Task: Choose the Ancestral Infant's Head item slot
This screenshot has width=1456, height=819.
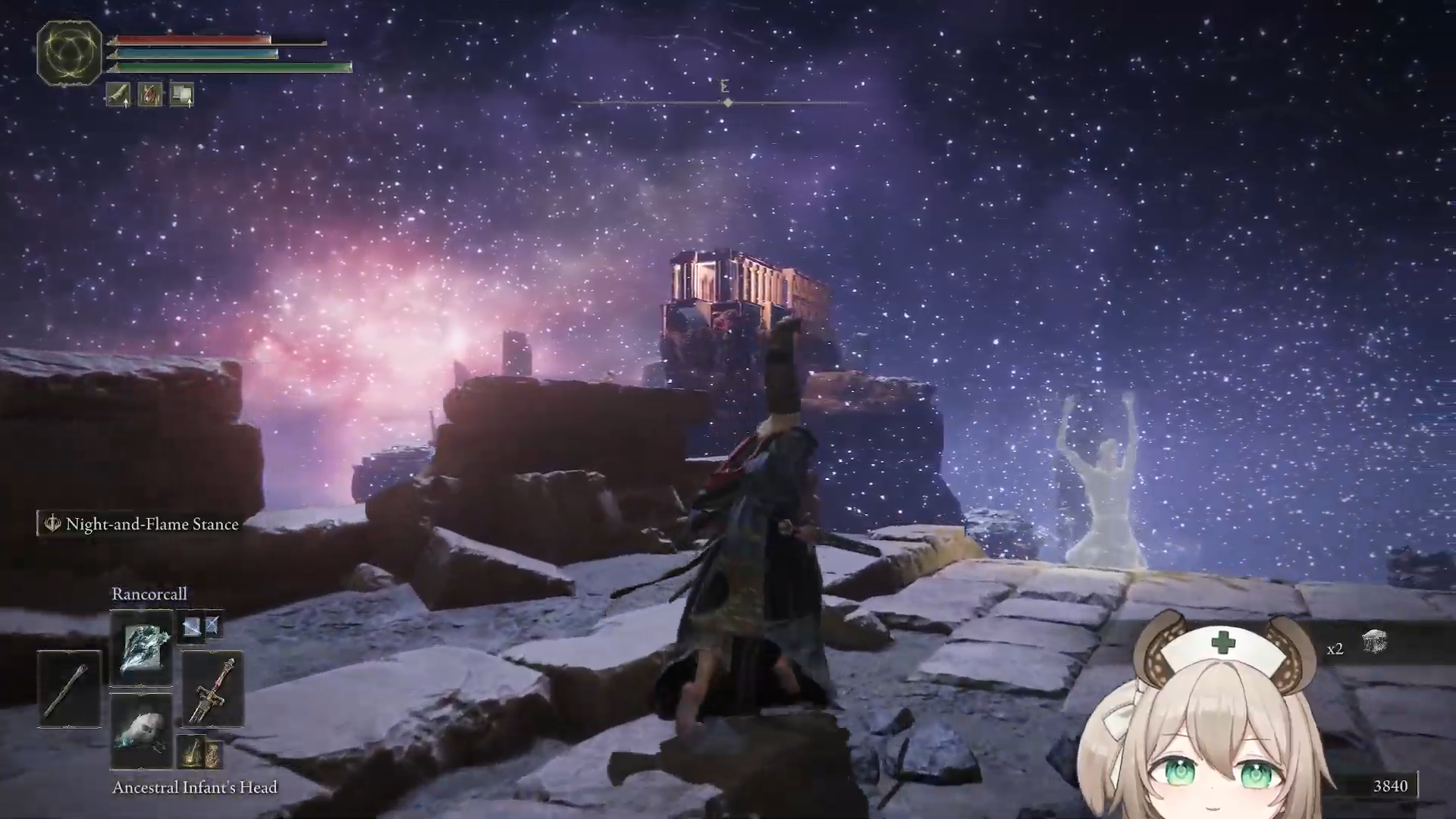Action: point(141,731)
